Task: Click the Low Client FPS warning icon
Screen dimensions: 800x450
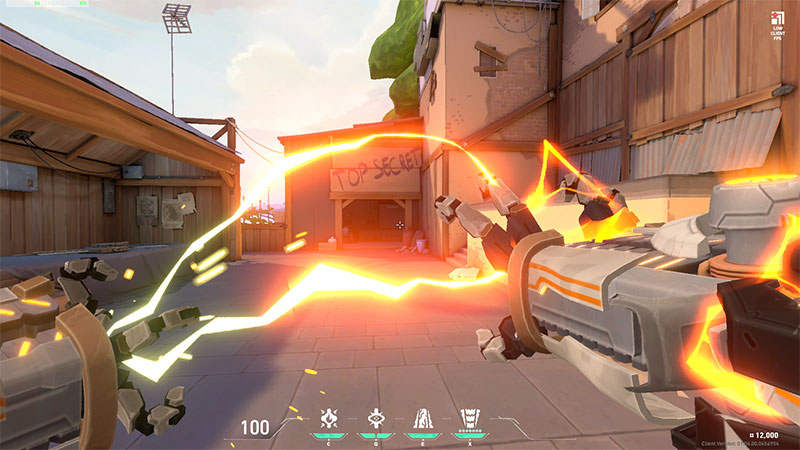Action: (x=777, y=18)
